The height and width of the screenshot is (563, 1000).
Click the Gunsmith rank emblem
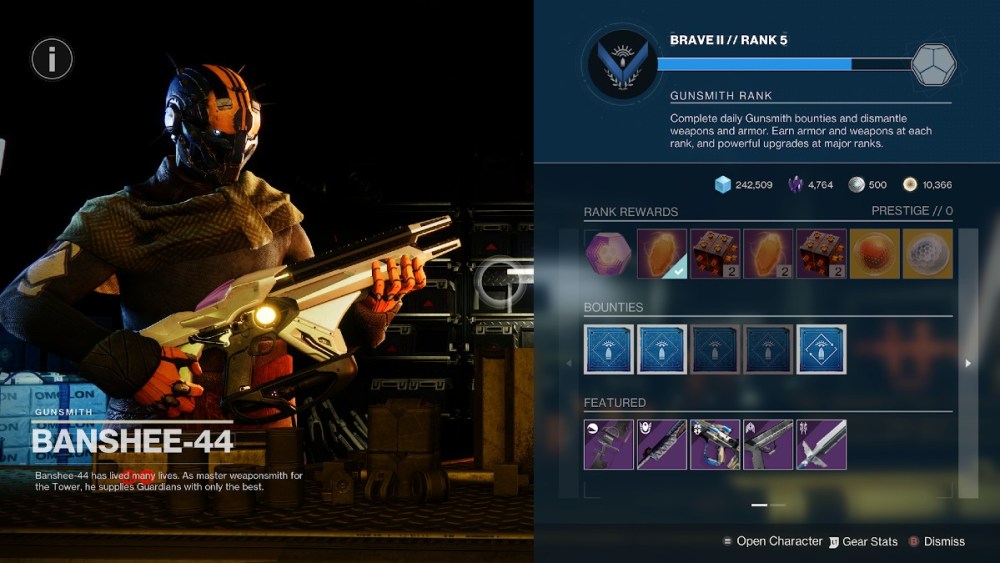click(620, 65)
